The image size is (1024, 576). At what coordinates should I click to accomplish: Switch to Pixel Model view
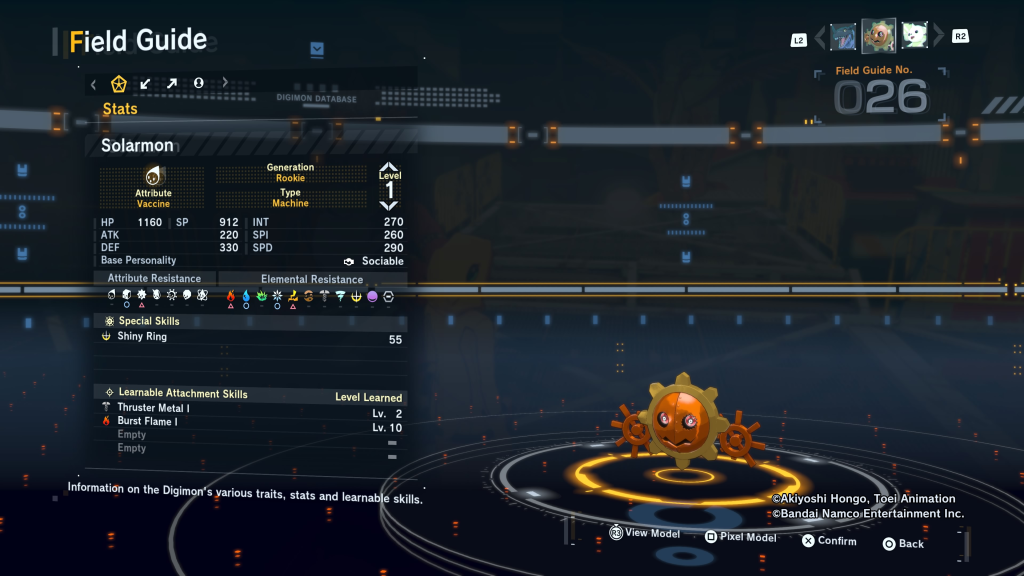point(740,538)
